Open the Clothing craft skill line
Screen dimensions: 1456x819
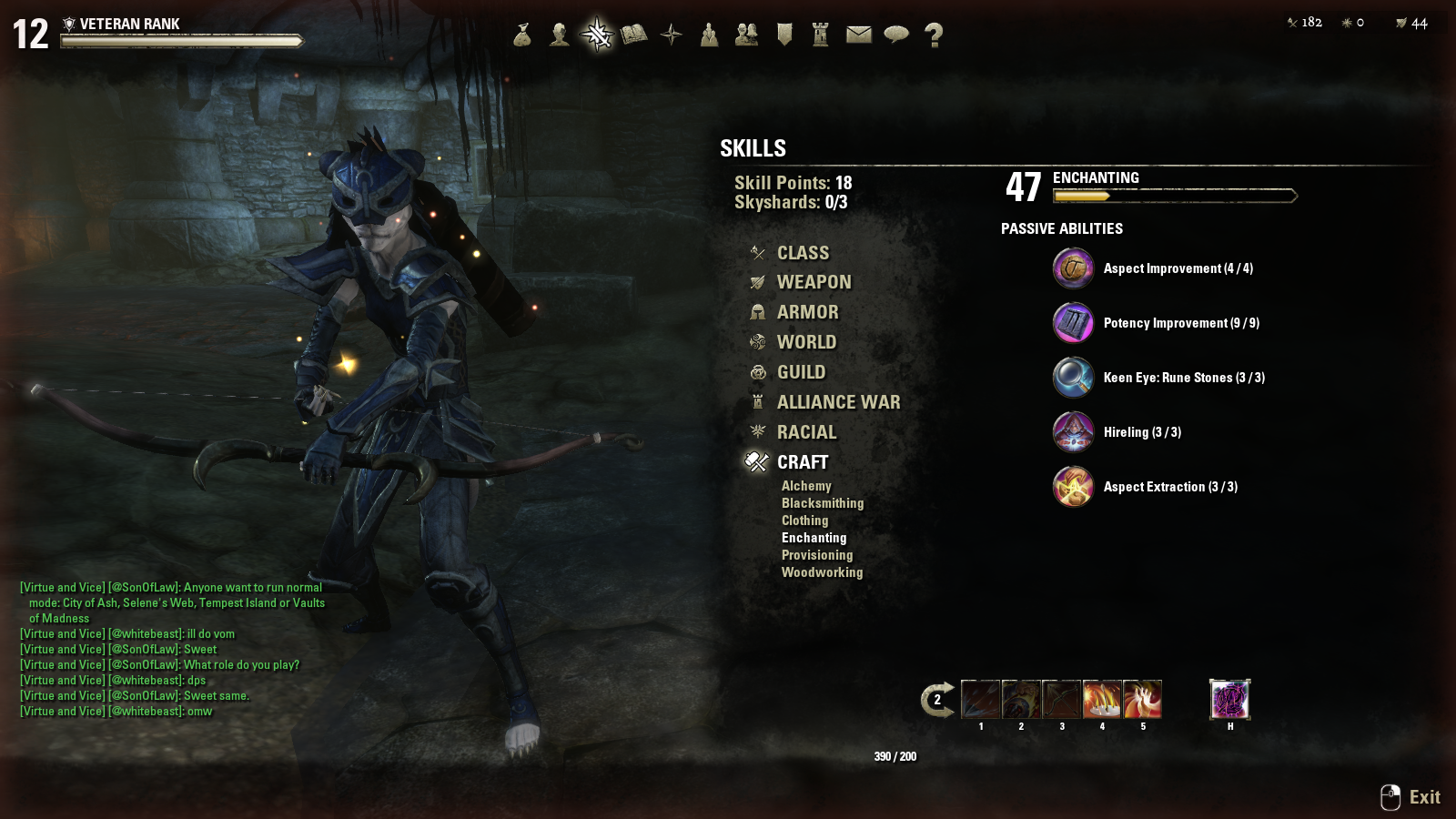coord(804,521)
